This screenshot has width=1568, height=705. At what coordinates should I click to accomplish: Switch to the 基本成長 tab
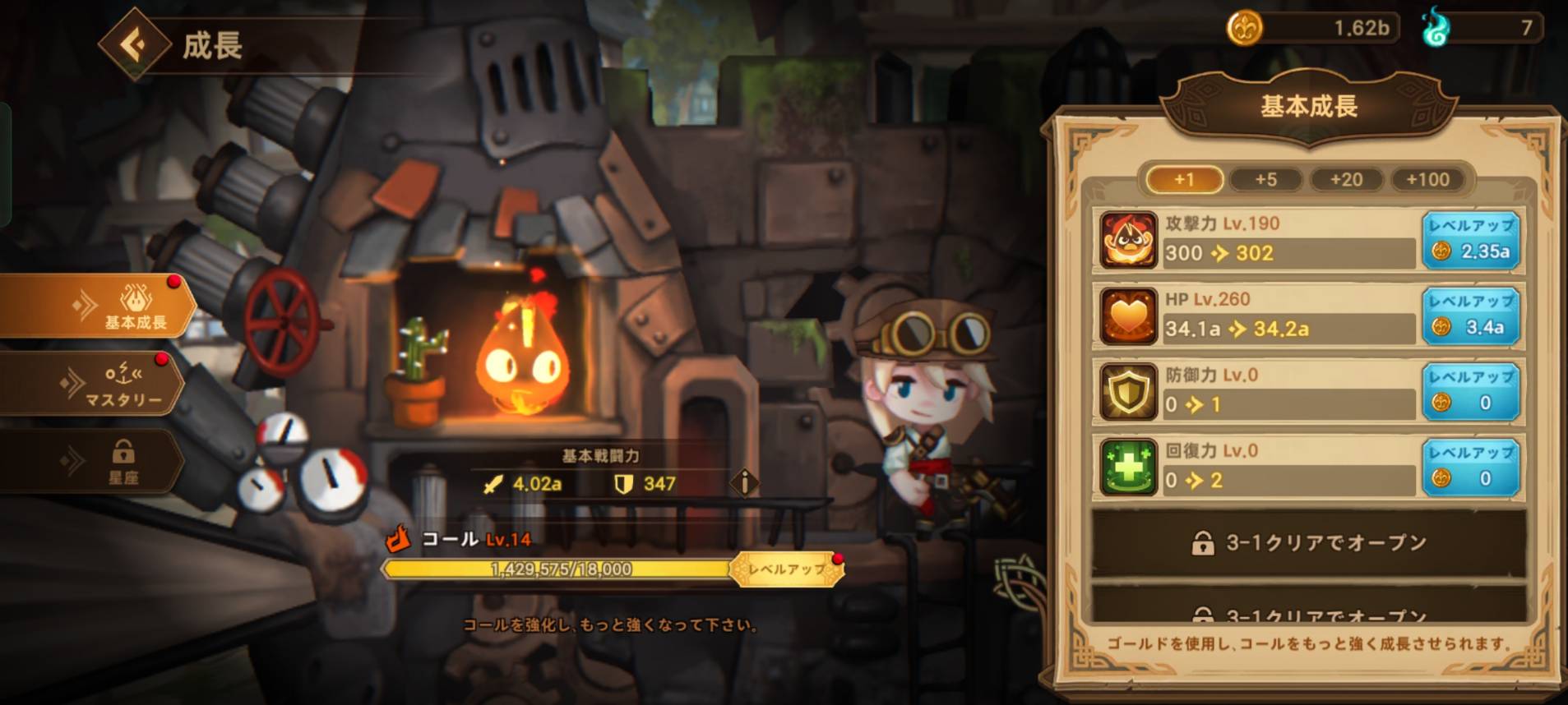[97, 307]
